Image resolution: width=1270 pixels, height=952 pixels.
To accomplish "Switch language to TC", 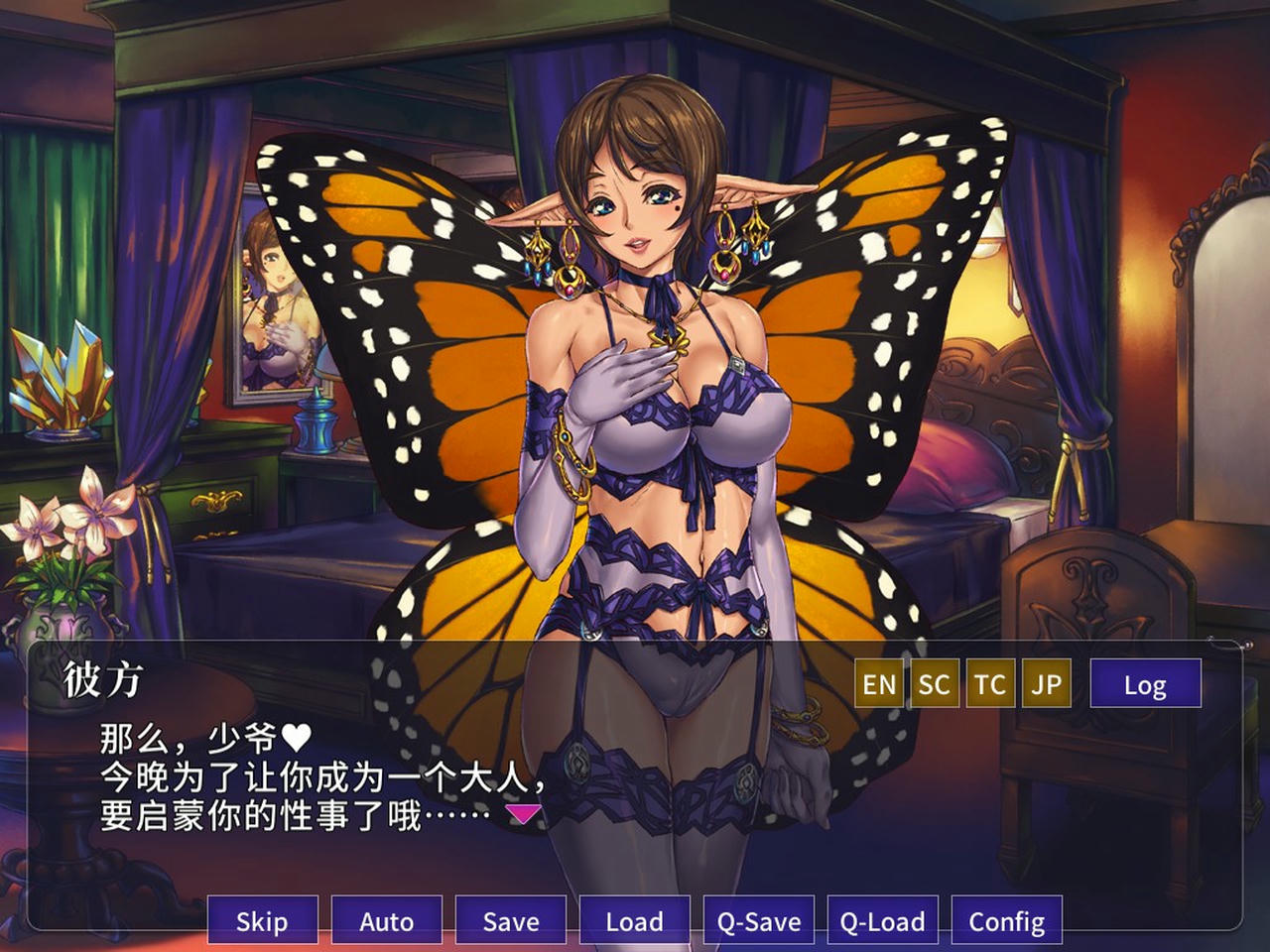I will 991,683.
